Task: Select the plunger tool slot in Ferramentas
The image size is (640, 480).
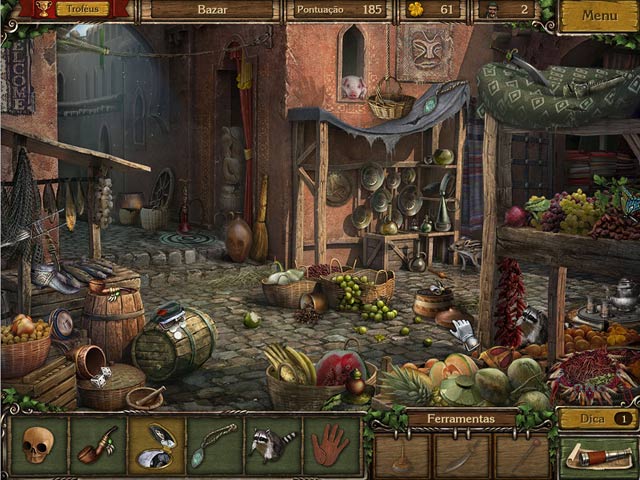Action: [401, 457]
